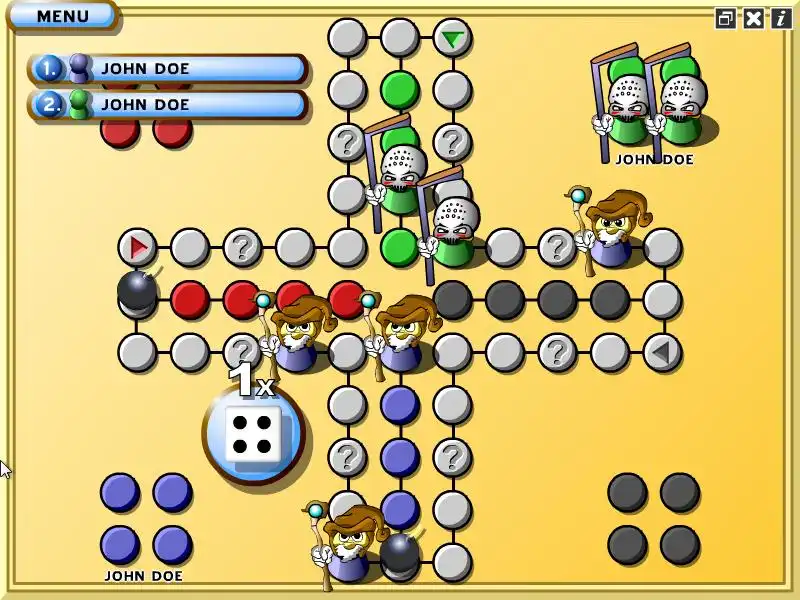Image resolution: width=800 pixels, height=600 pixels.
Task: Choose the gray left-arrow start tile
Action: tap(661, 352)
